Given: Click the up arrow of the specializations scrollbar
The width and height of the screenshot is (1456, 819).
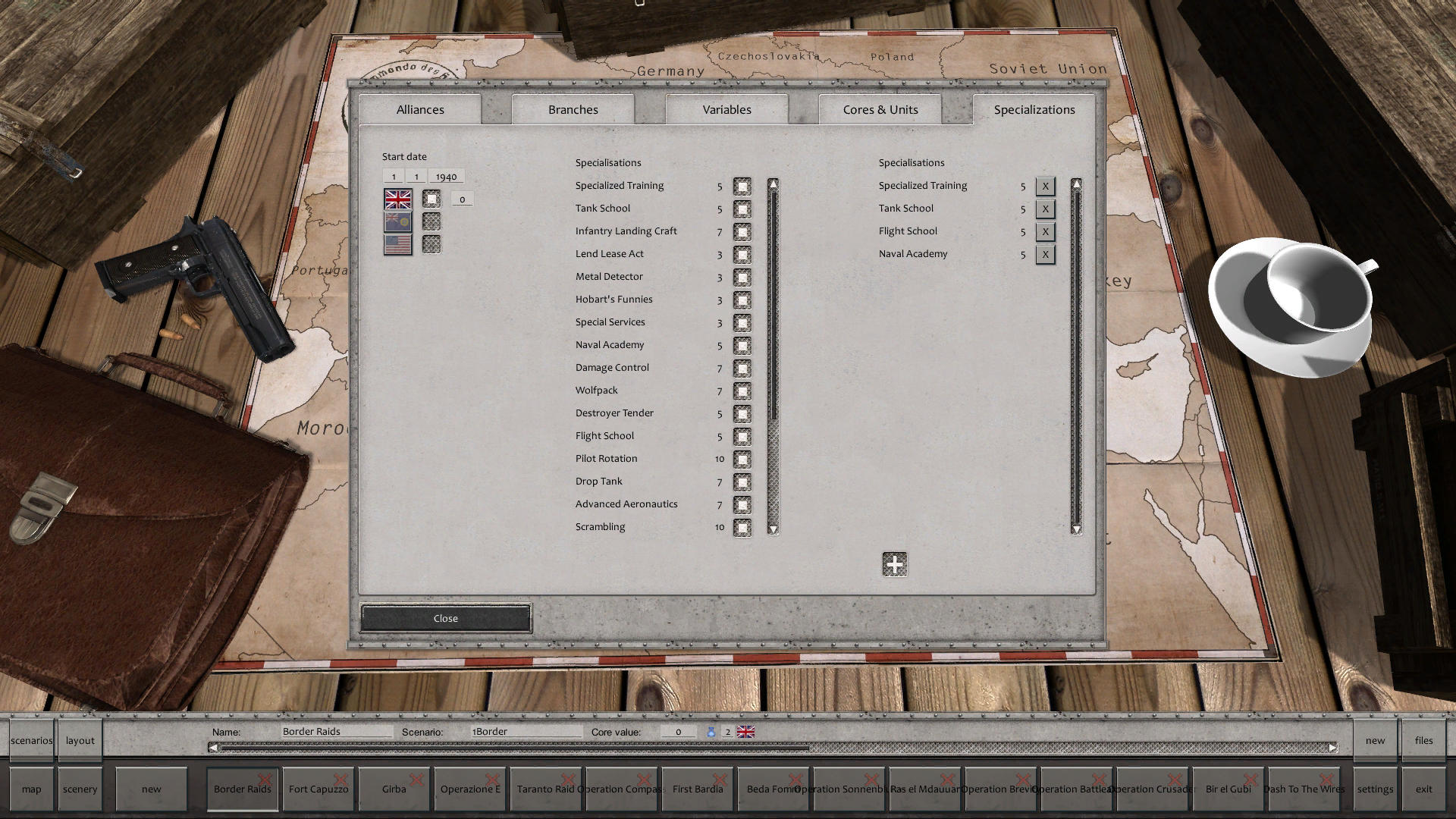Looking at the screenshot, I should click(773, 184).
